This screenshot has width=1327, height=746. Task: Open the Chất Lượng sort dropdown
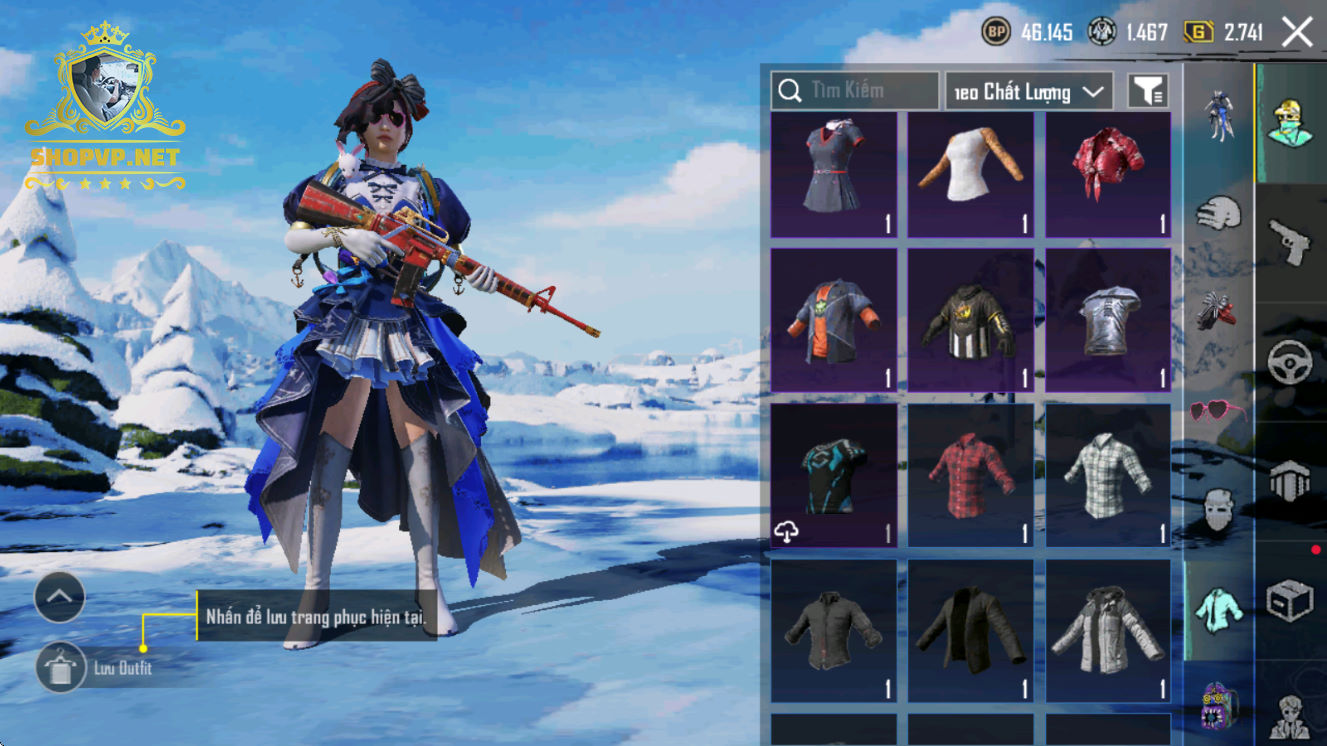pos(1029,92)
